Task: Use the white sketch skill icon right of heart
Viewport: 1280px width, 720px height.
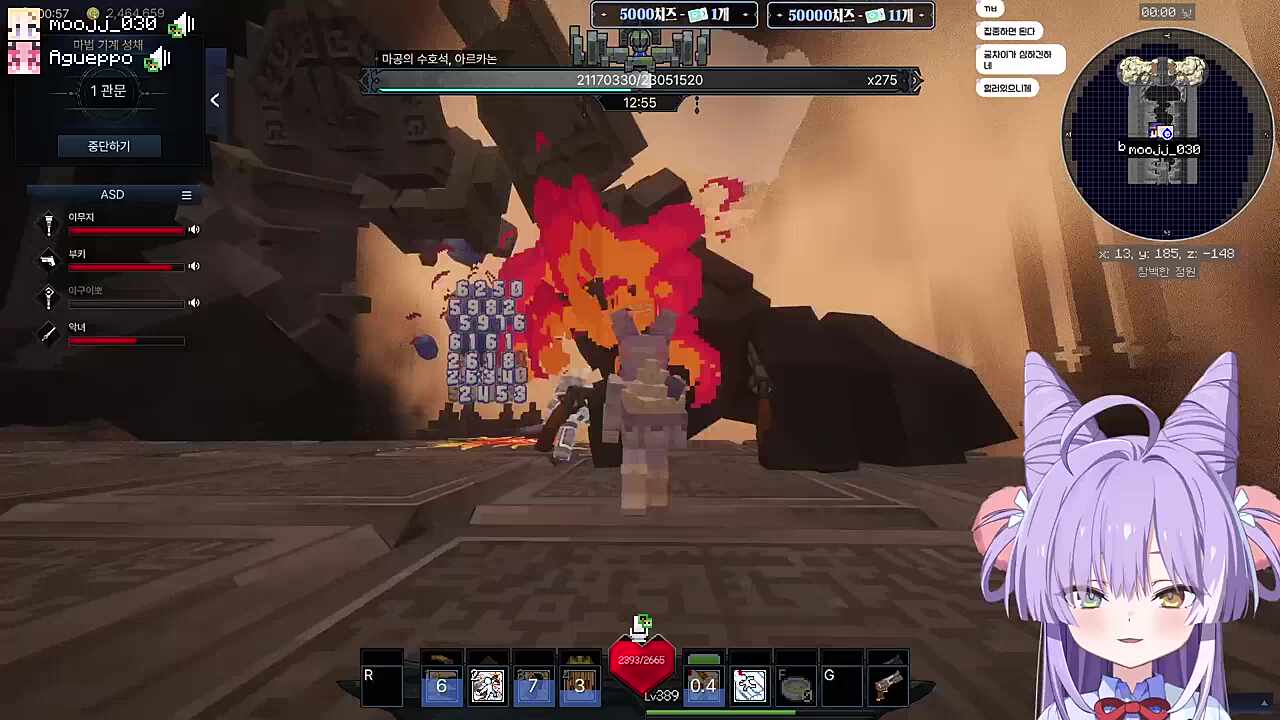Action: [x=749, y=685]
